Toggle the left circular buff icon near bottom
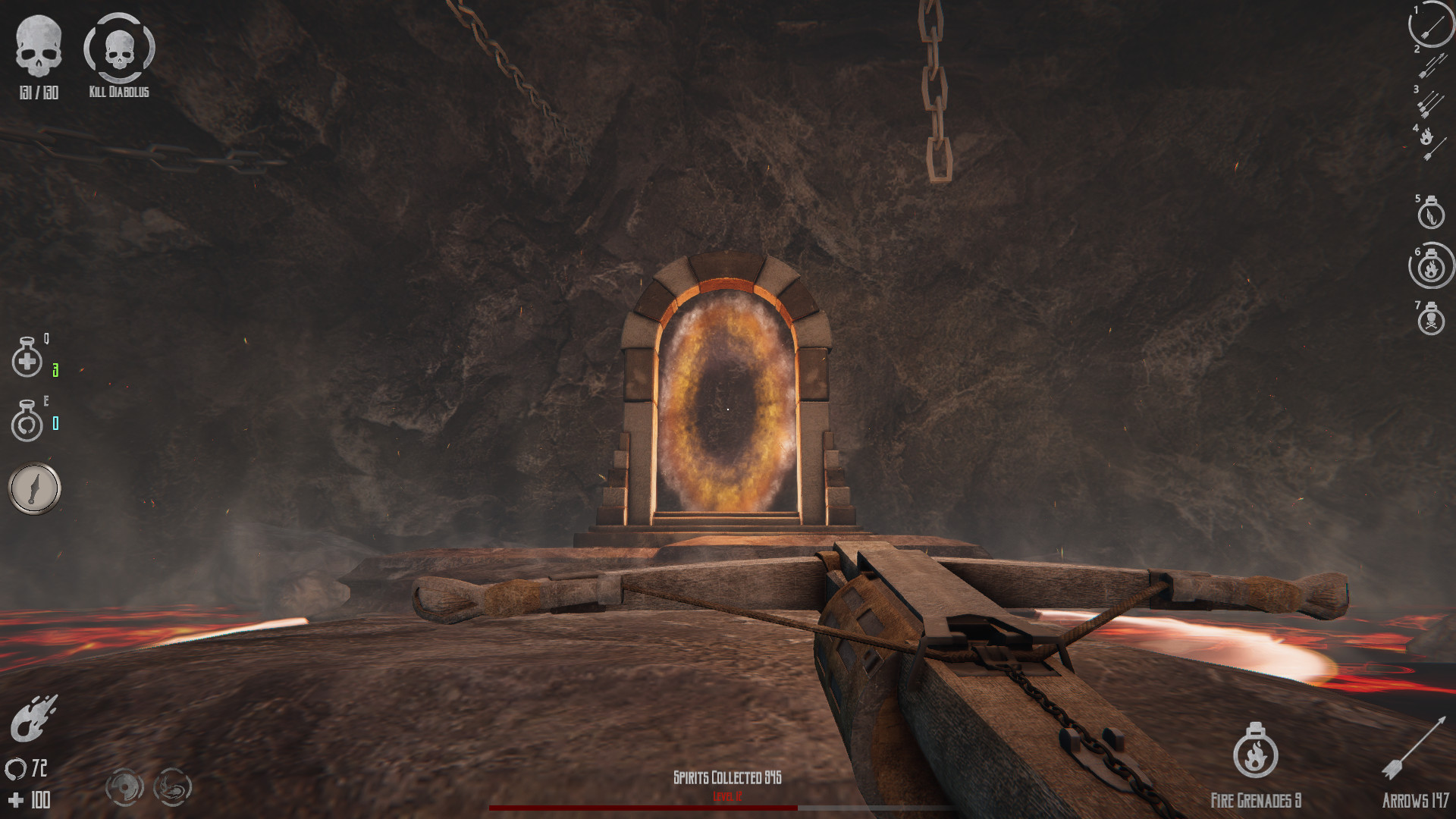1456x819 pixels. pos(125,789)
